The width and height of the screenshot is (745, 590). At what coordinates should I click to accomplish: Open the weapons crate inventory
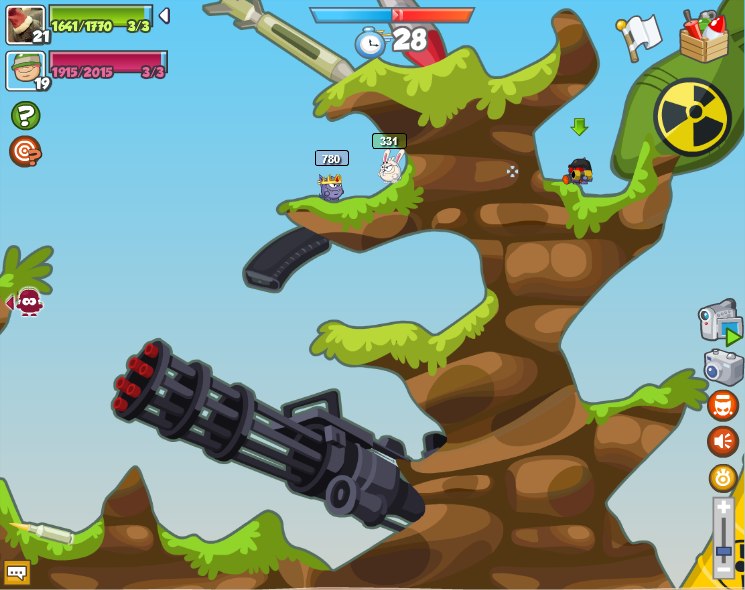point(703,37)
